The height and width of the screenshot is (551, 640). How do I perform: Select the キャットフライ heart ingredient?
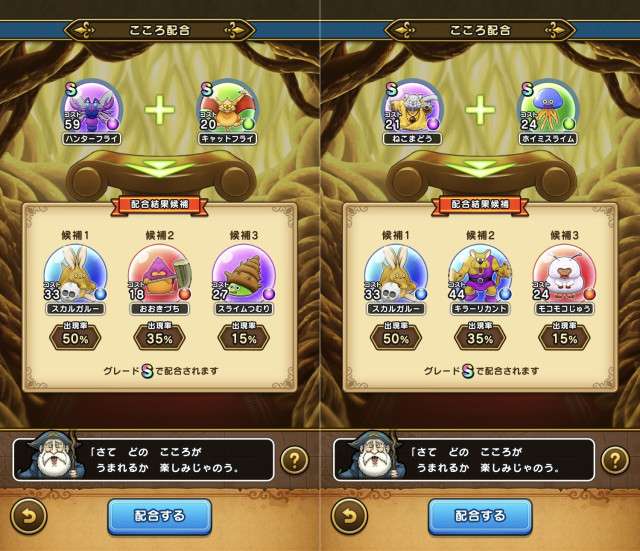229,110
